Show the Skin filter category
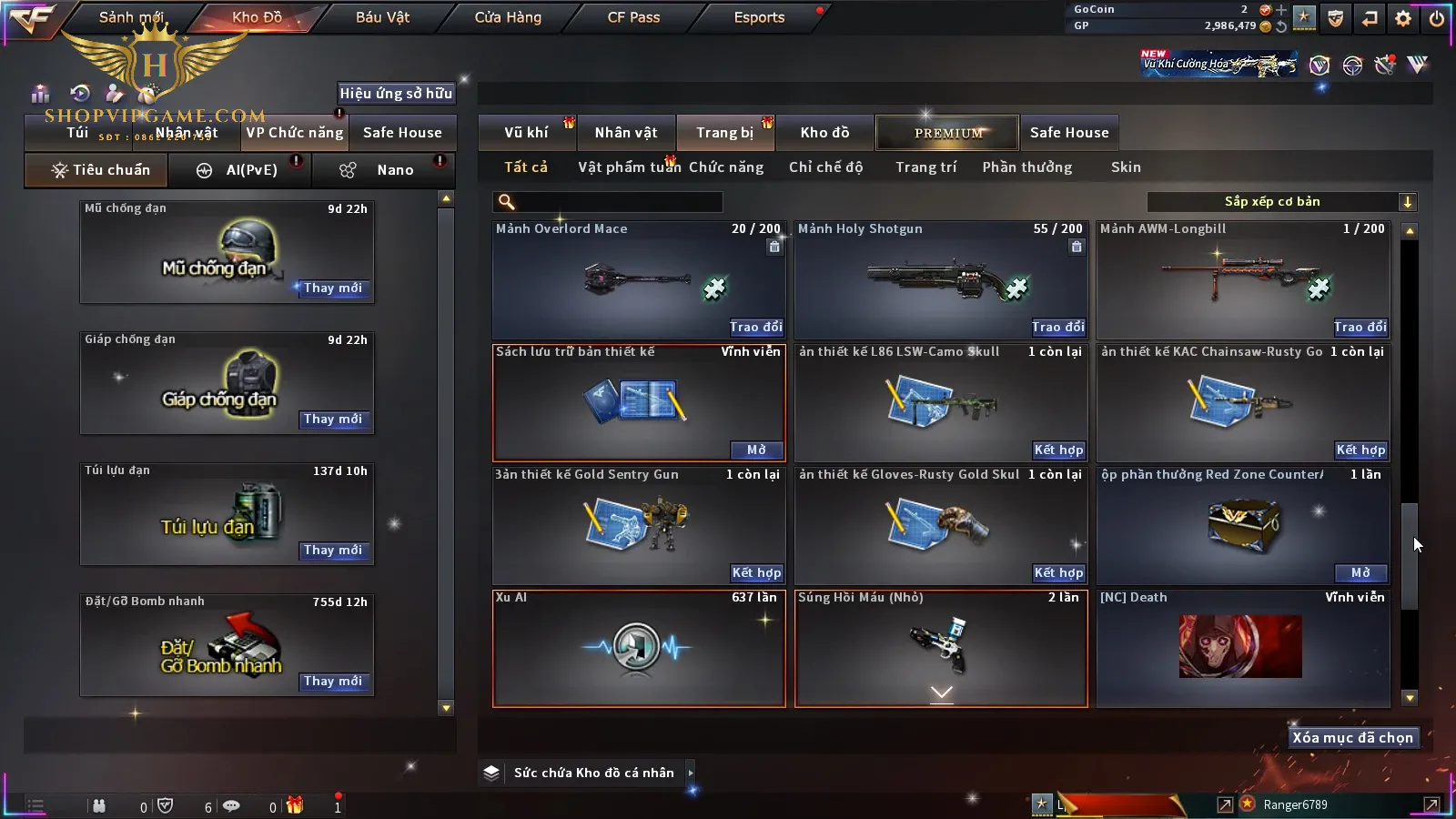 coord(1126,167)
